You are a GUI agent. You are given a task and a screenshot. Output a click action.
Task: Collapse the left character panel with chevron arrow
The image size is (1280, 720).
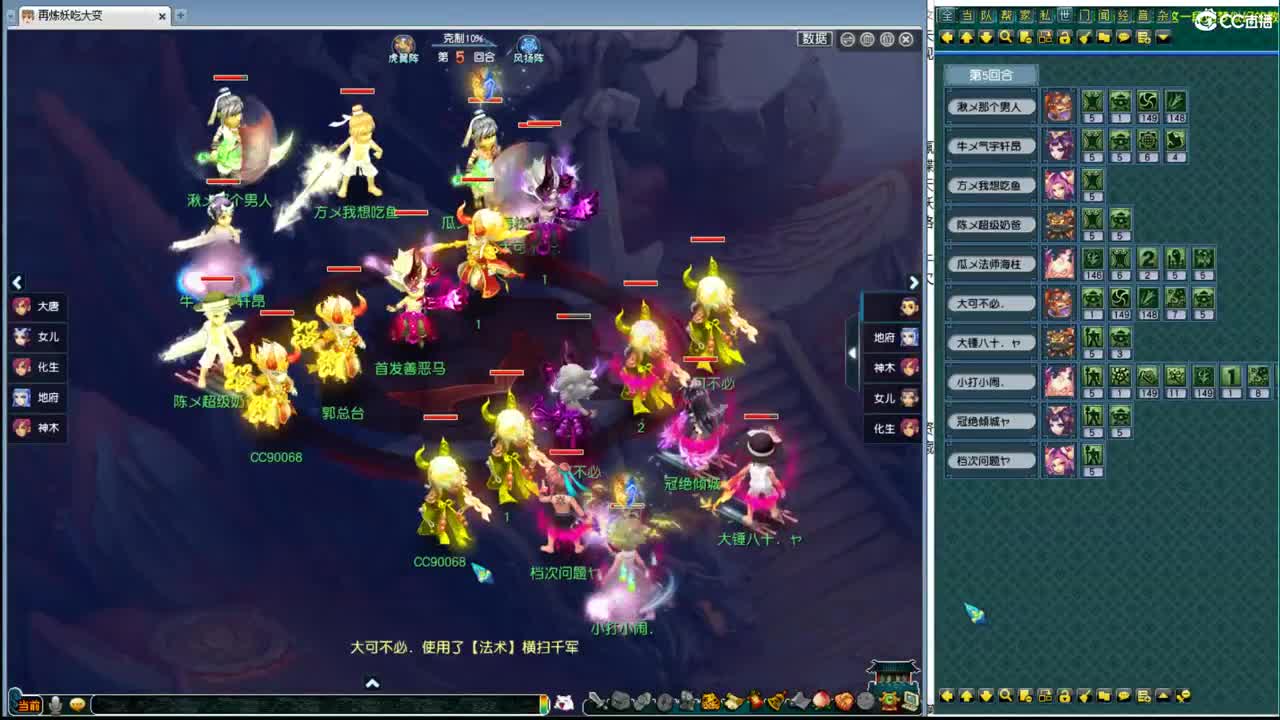[x=16, y=282]
